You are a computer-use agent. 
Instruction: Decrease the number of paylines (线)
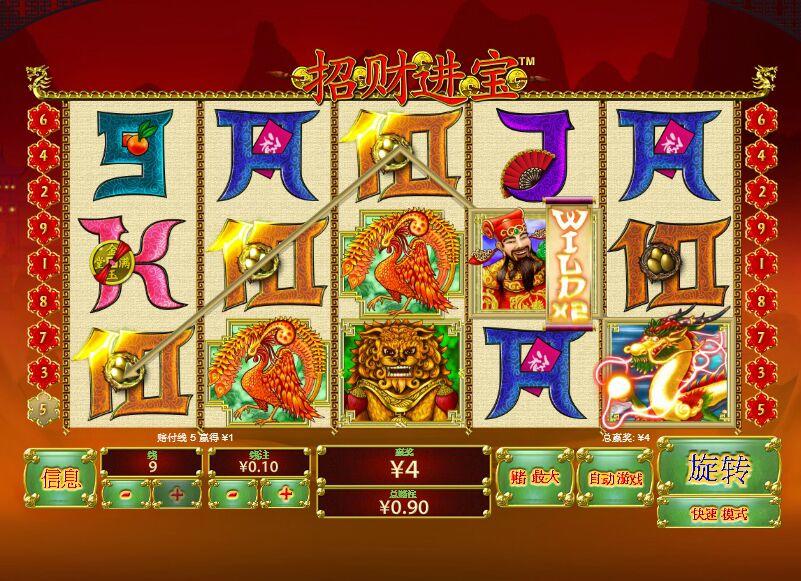coord(125,494)
